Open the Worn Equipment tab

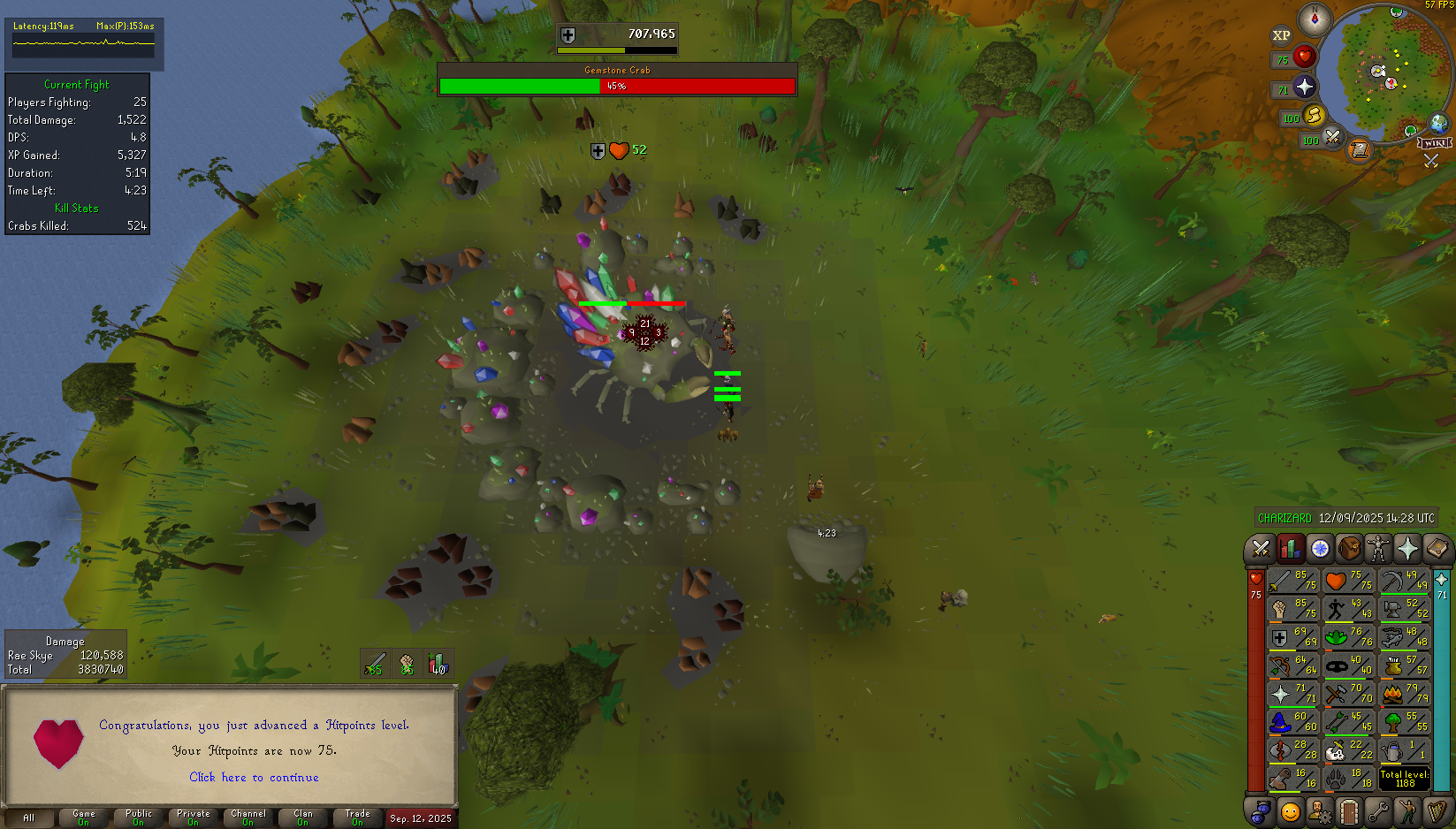[x=1377, y=549]
